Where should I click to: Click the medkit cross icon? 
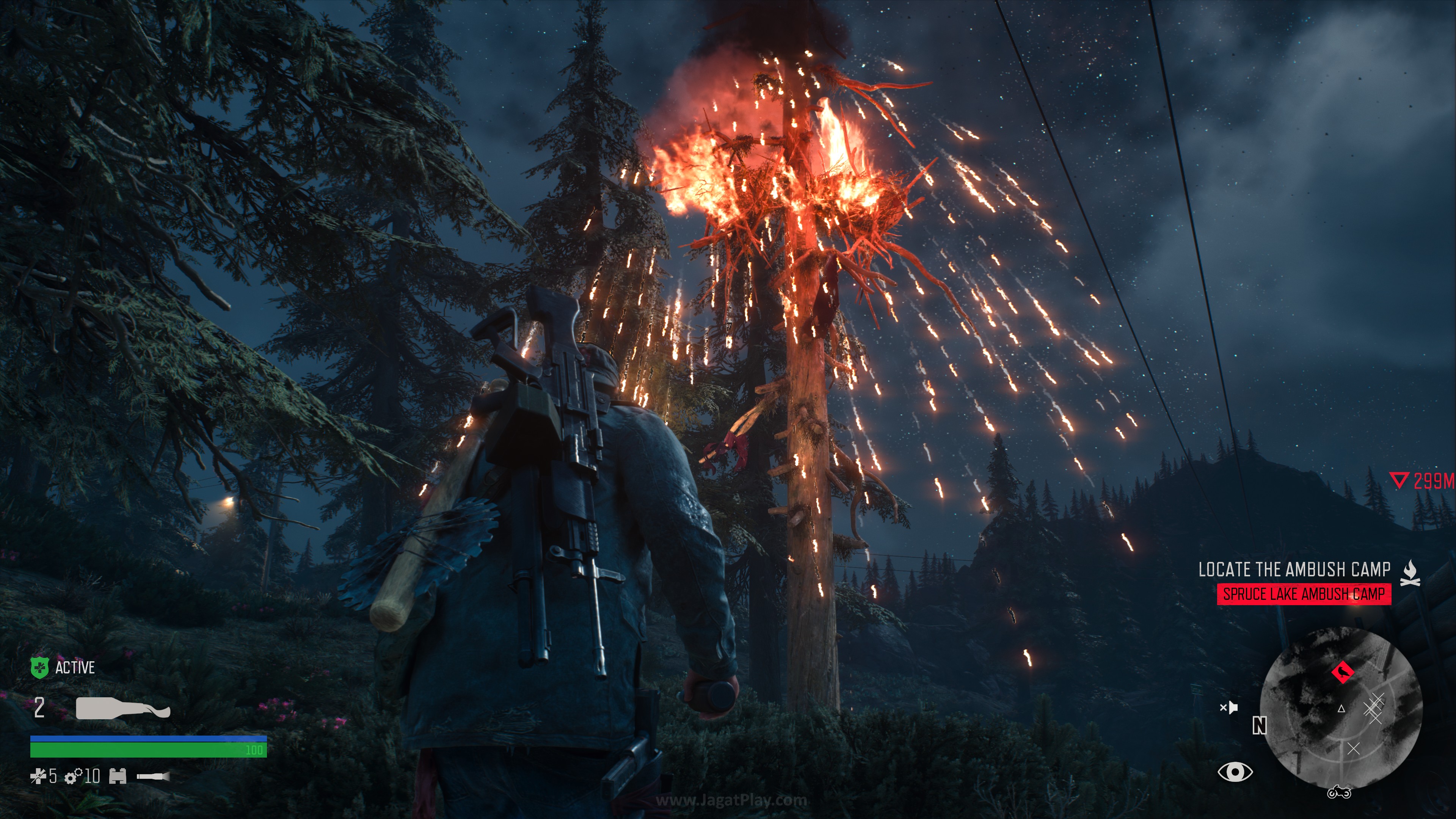click(37, 777)
